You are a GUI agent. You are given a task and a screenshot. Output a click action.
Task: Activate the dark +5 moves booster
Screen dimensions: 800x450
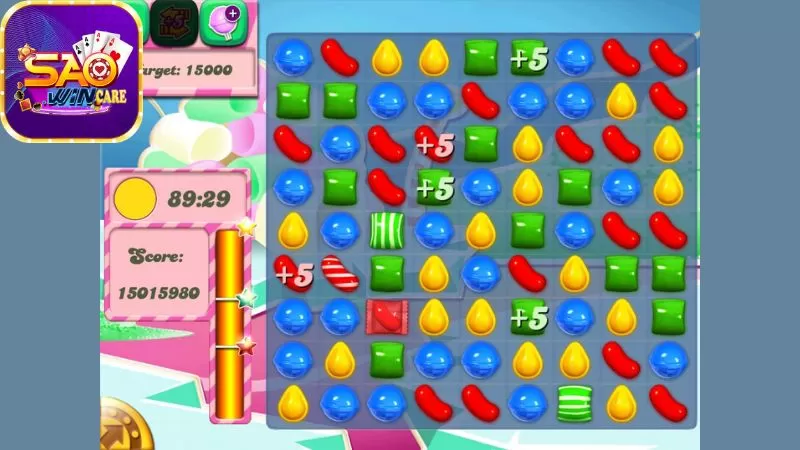(175, 22)
